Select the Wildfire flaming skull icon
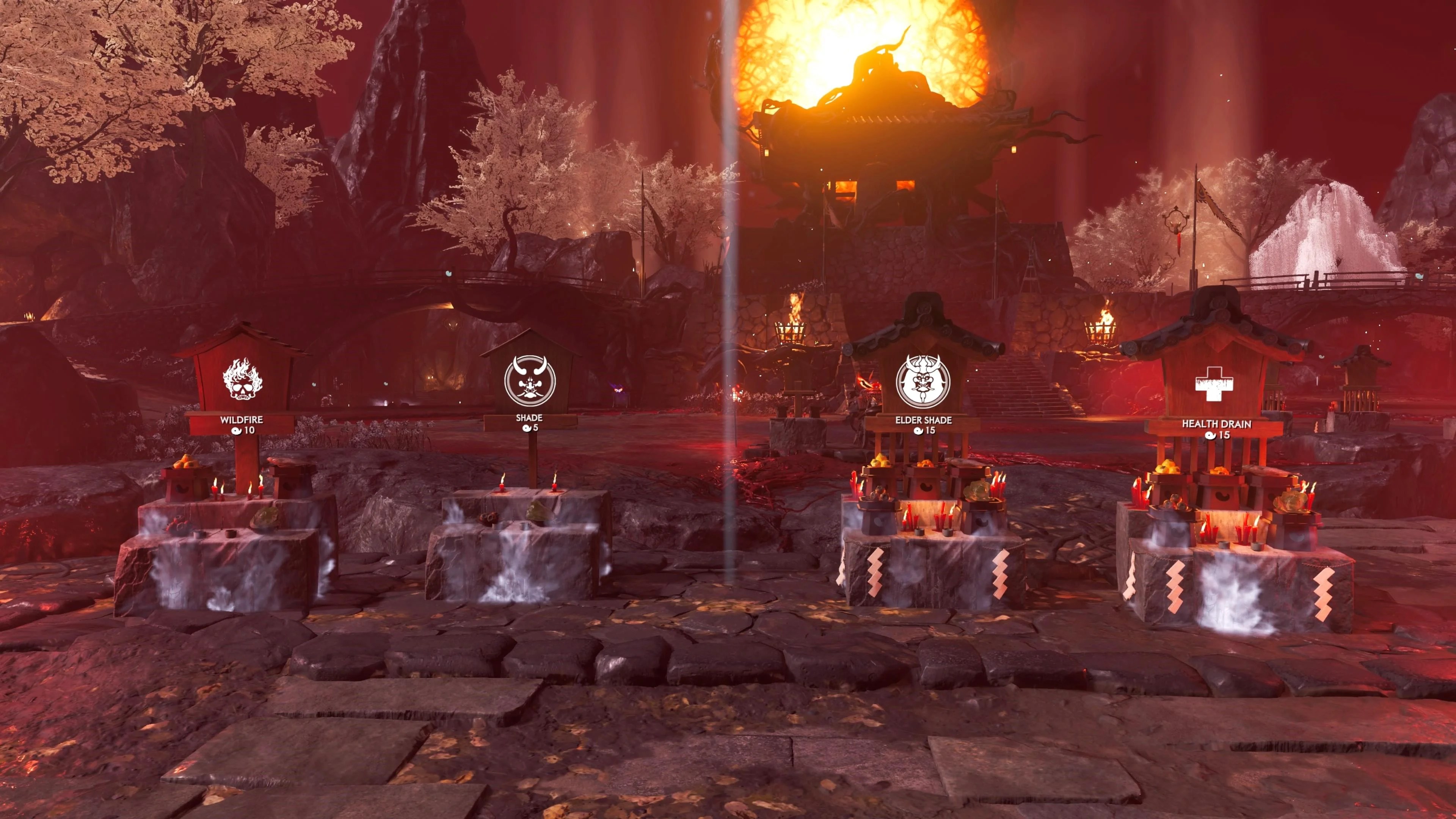The height and width of the screenshot is (819, 1456). [243, 379]
